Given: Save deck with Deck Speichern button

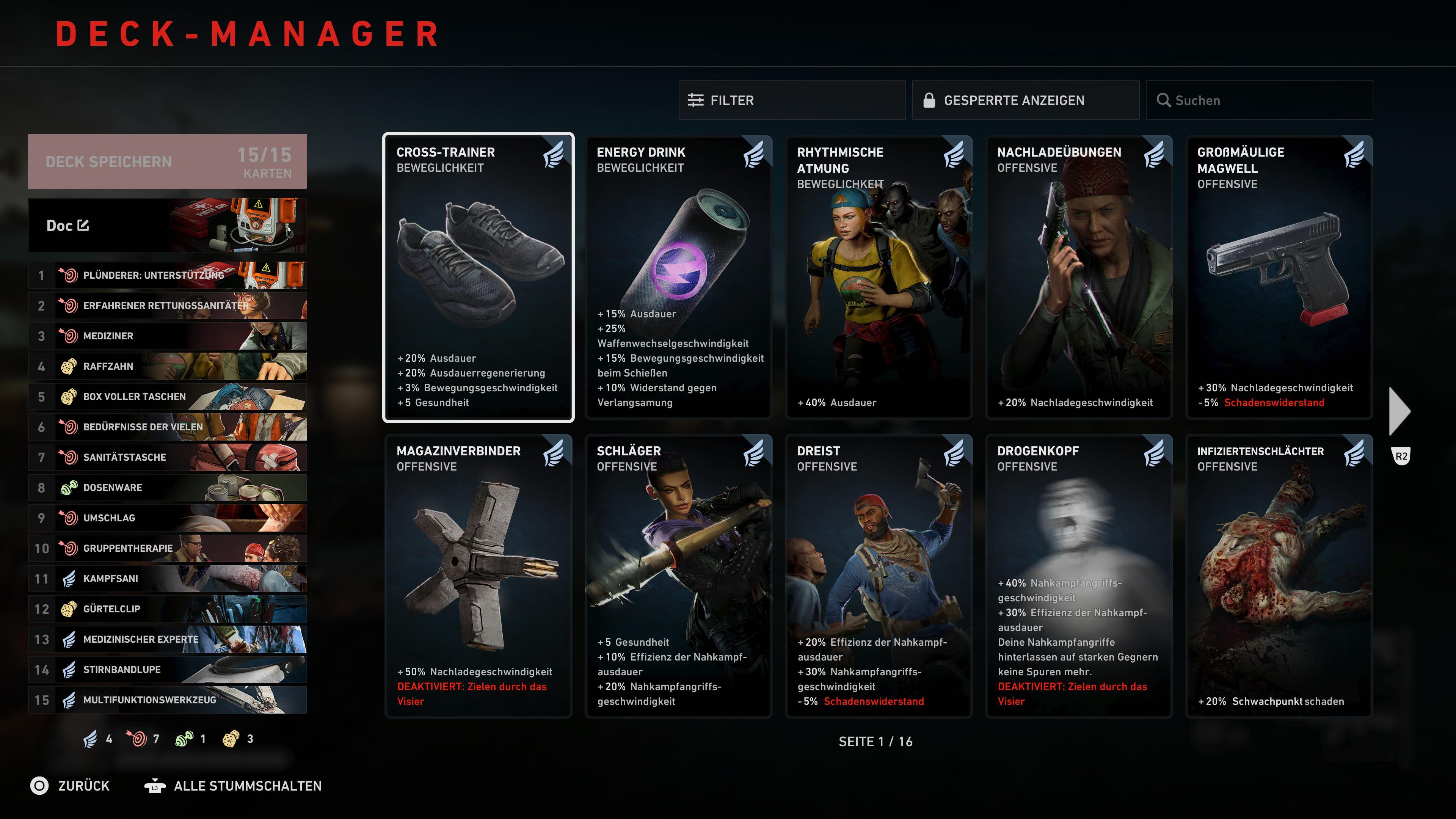Looking at the screenshot, I should (x=167, y=162).
